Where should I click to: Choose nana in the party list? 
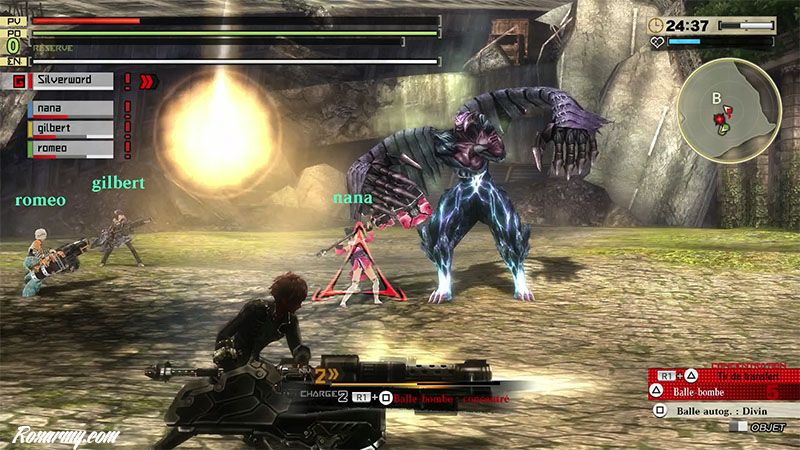click(x=70, y=109)
